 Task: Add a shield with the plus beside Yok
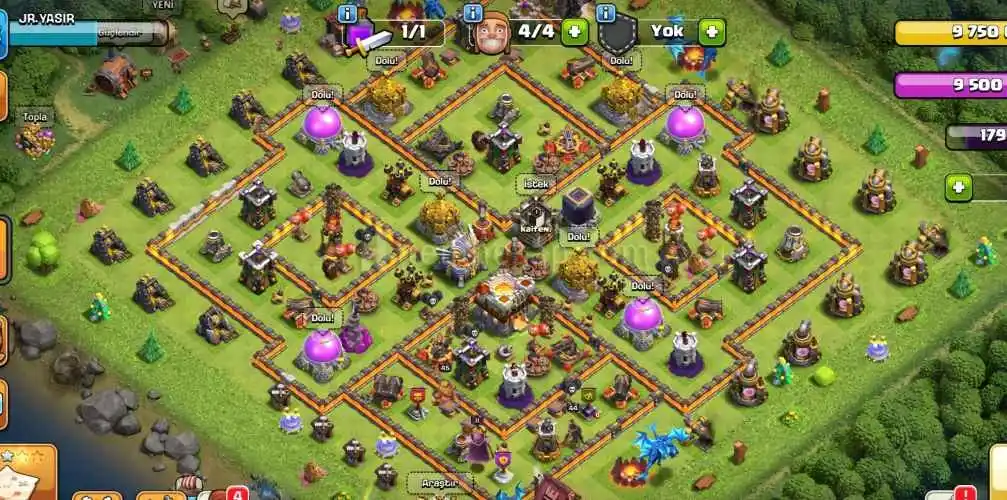point(711,31)
